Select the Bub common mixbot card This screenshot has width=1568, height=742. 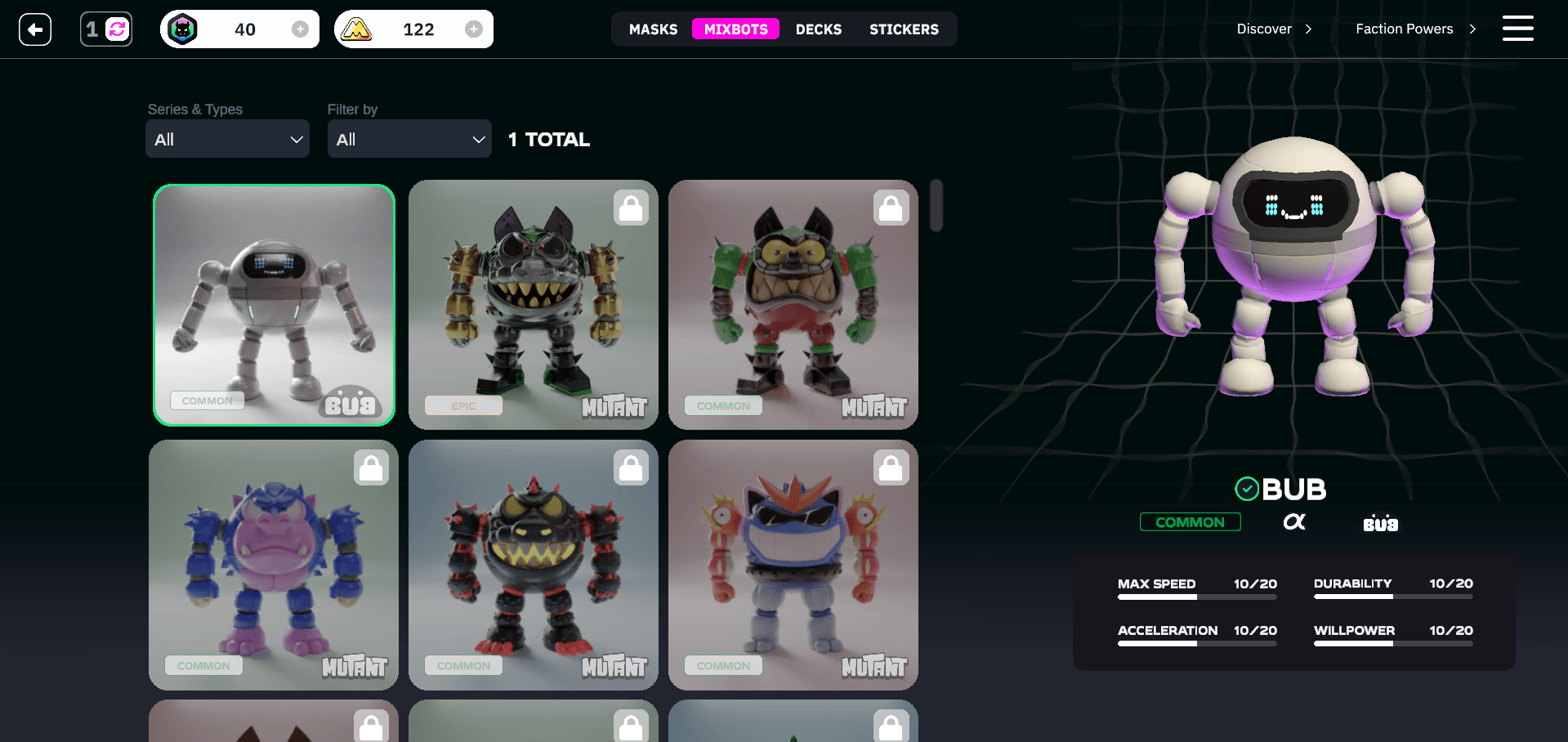(x=274, y=305)
